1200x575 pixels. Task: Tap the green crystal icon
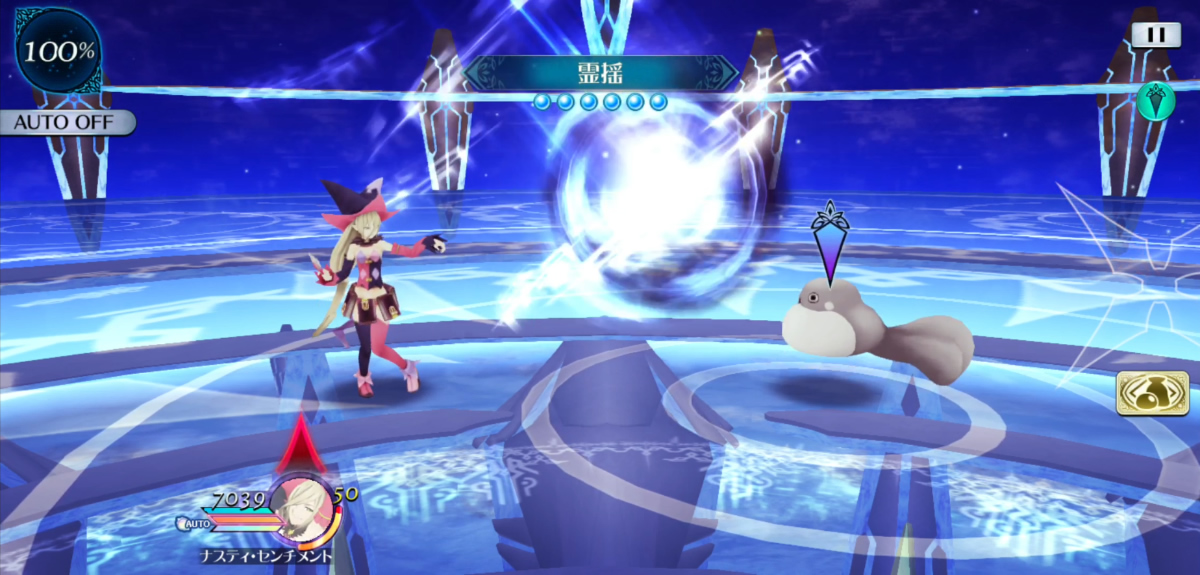(1156, 100)
